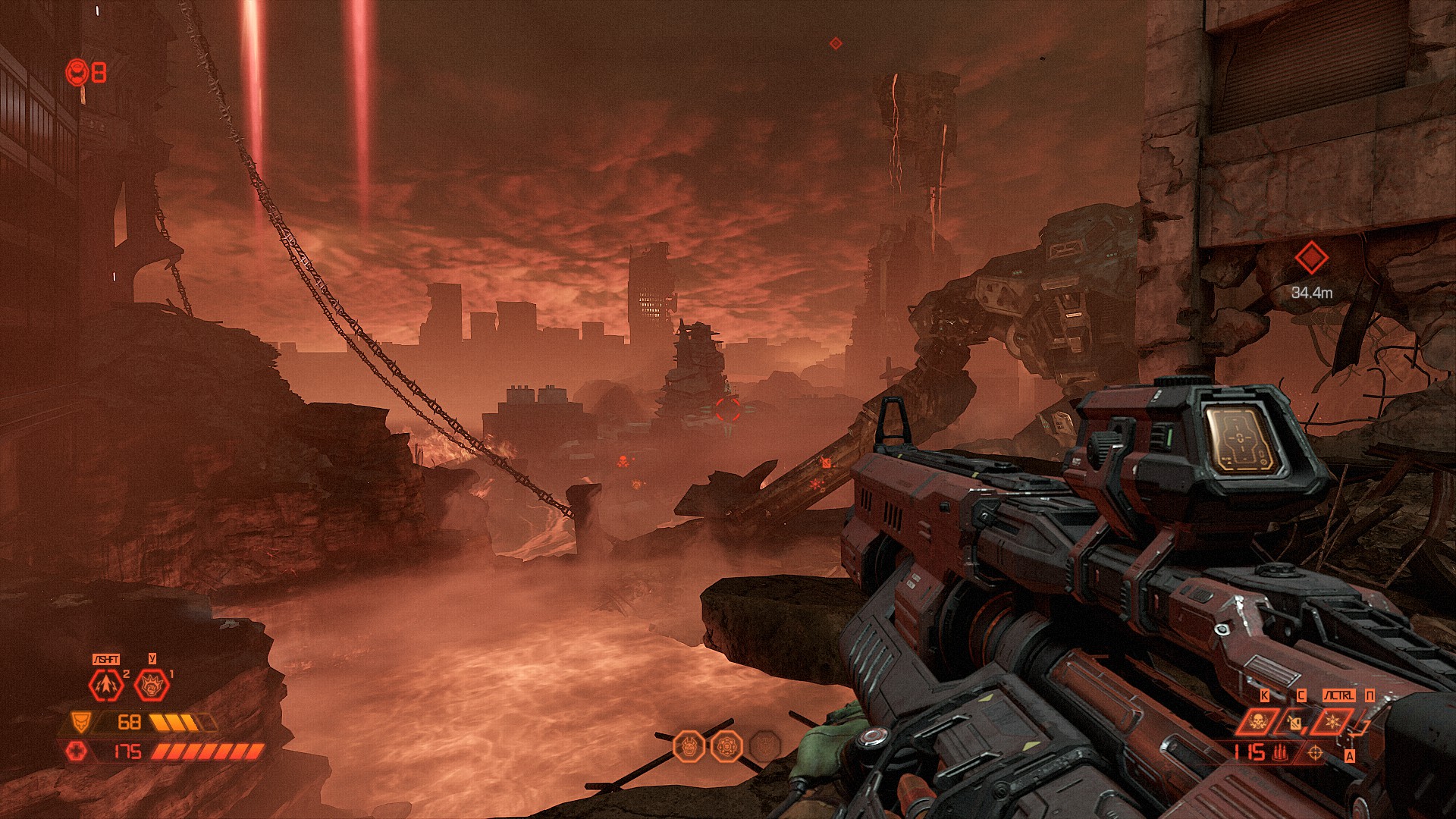Trigger the Blood Punch fist icon

(152, 686)
